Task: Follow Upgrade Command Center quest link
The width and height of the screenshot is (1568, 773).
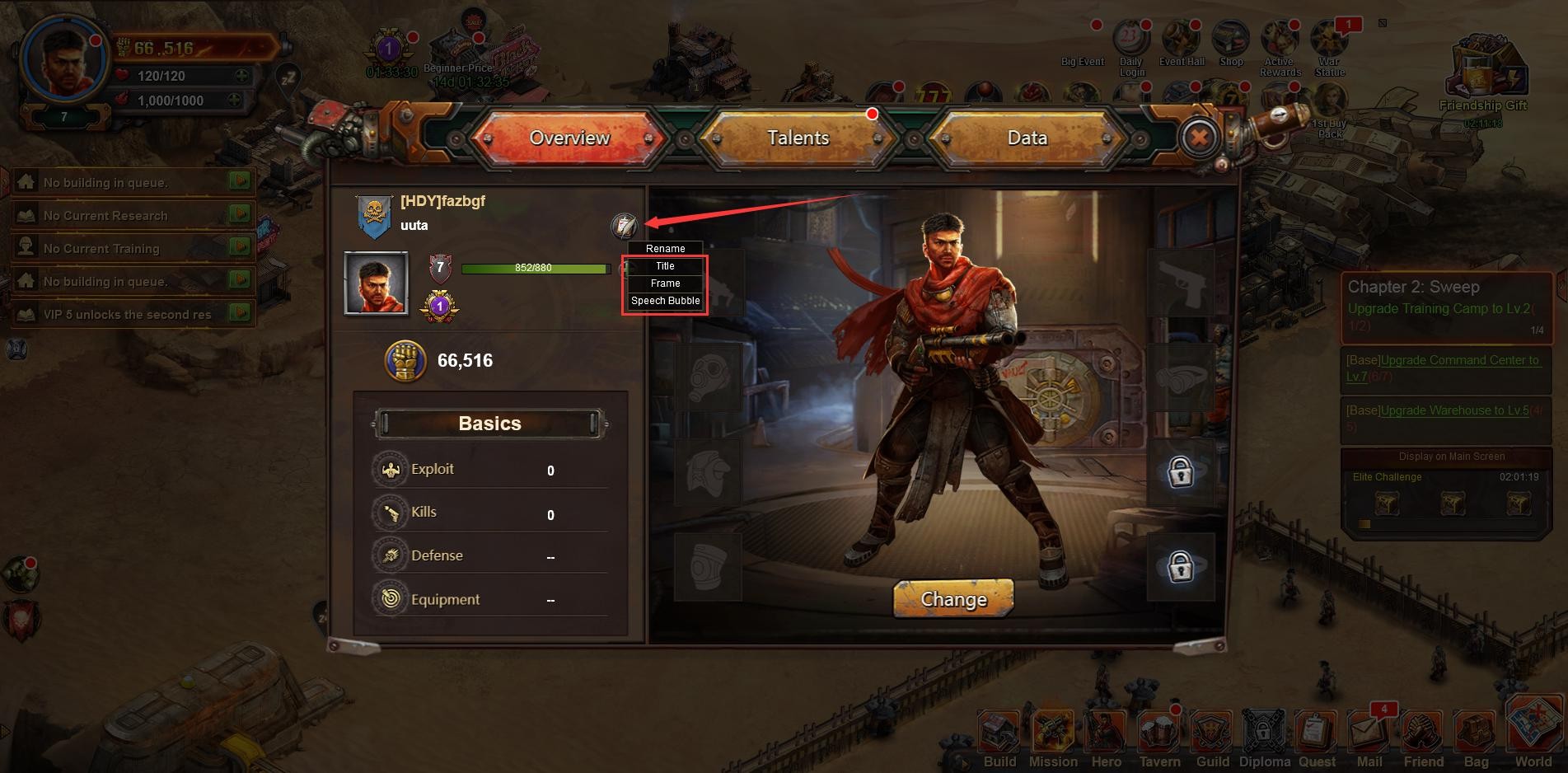Action: tap(1458, 360)
